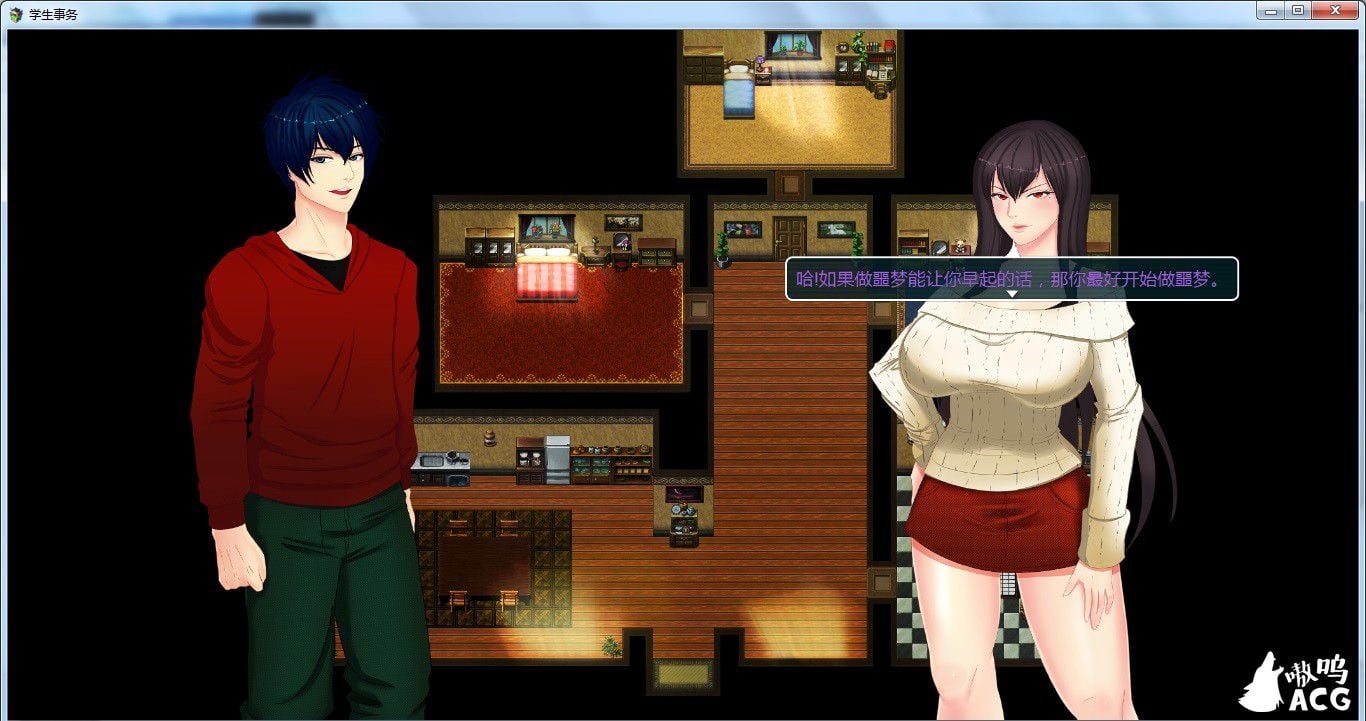1366x721 pixels.
Task: Select the dining table with chairs
Action: point(483,560)
